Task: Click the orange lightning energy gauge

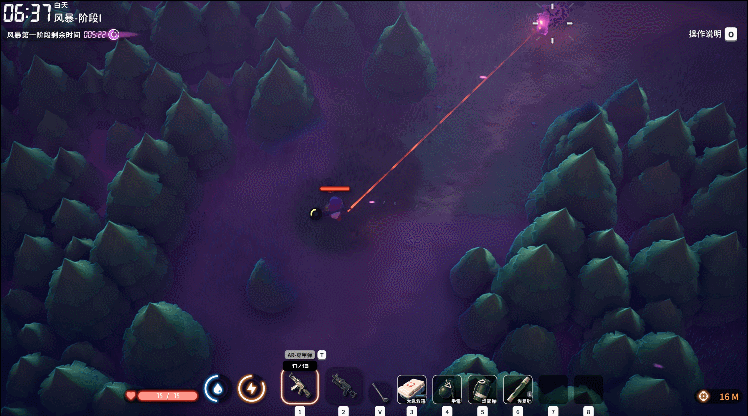Action: (250, 388)
